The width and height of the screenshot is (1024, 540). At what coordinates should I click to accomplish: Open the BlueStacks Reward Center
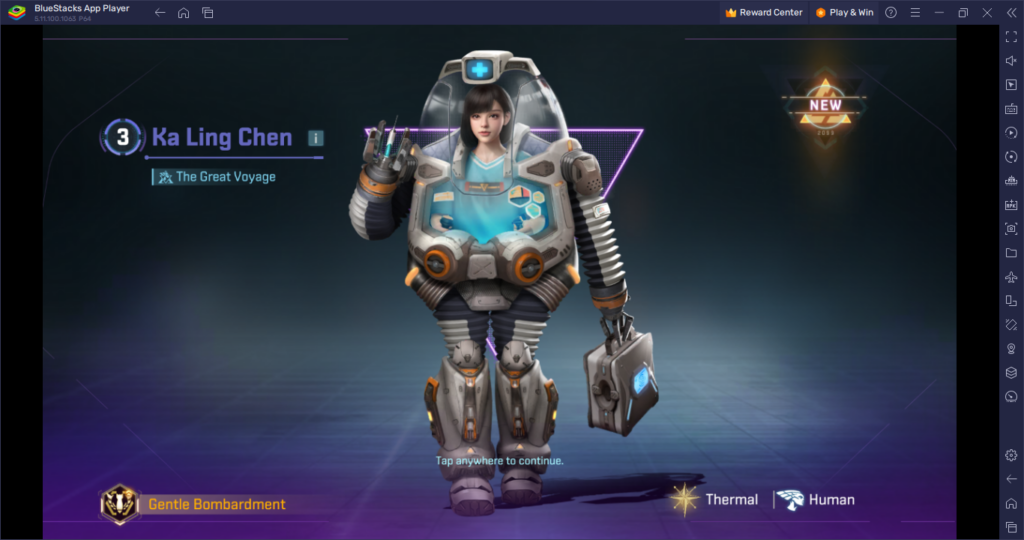764,13
